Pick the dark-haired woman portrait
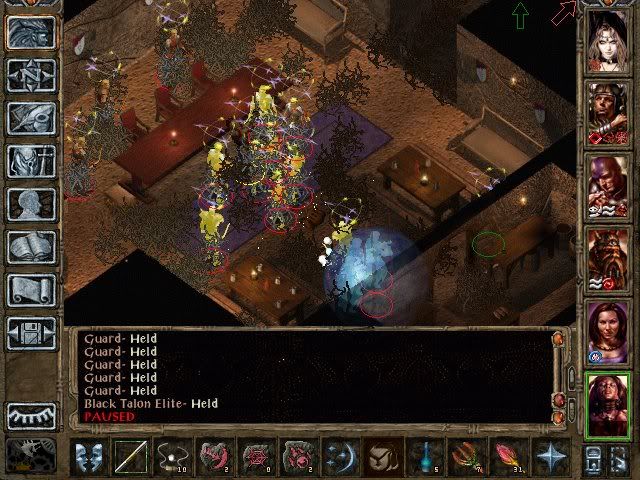The width and height of the screenshot is (640, 480). click(608, 331)
